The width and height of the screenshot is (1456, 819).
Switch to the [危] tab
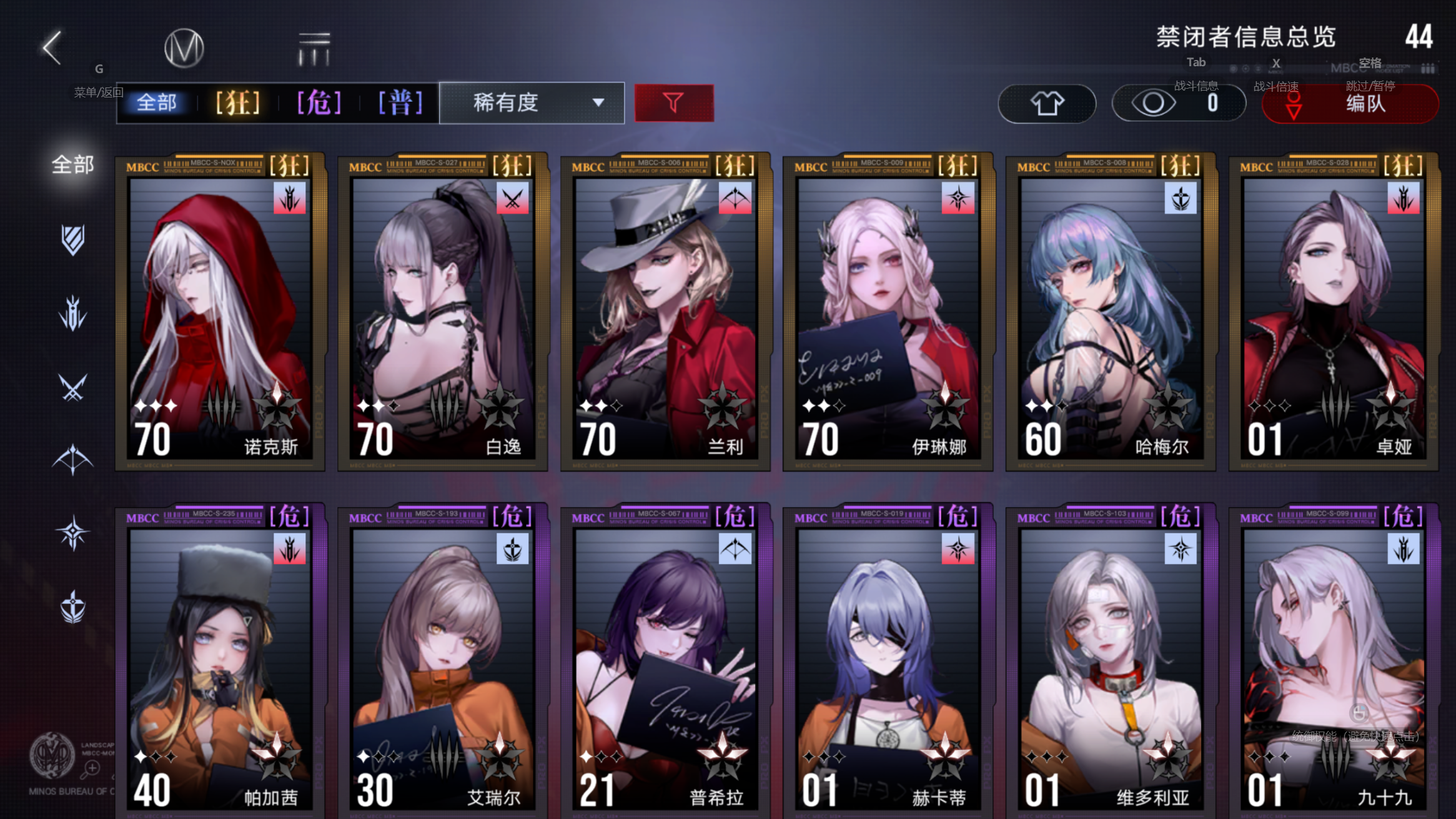319,102
